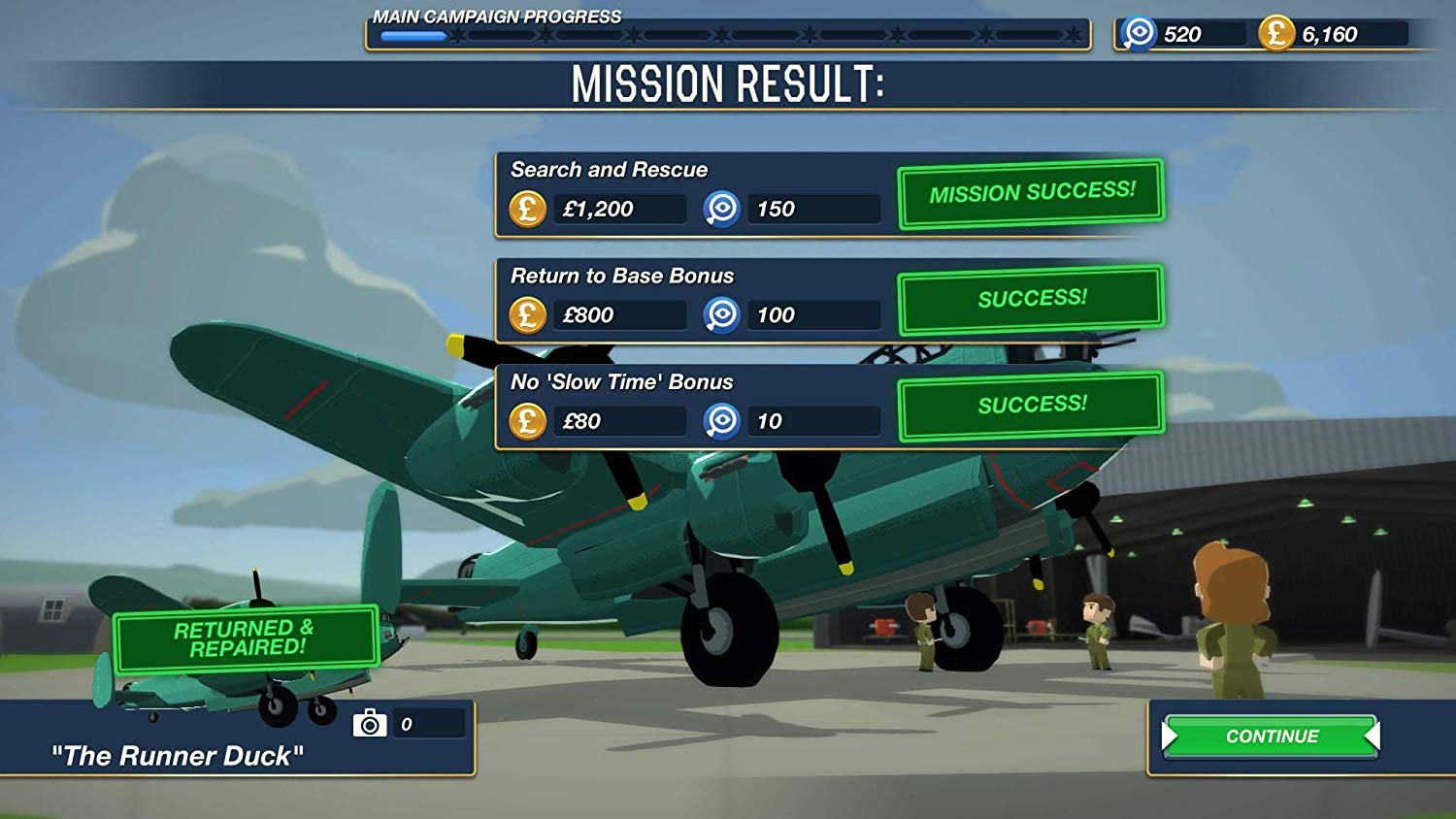Click the coin icon for the £800 base bonus
The height and width of the screenshot is (819, 1456).
[x=527, y=314]
